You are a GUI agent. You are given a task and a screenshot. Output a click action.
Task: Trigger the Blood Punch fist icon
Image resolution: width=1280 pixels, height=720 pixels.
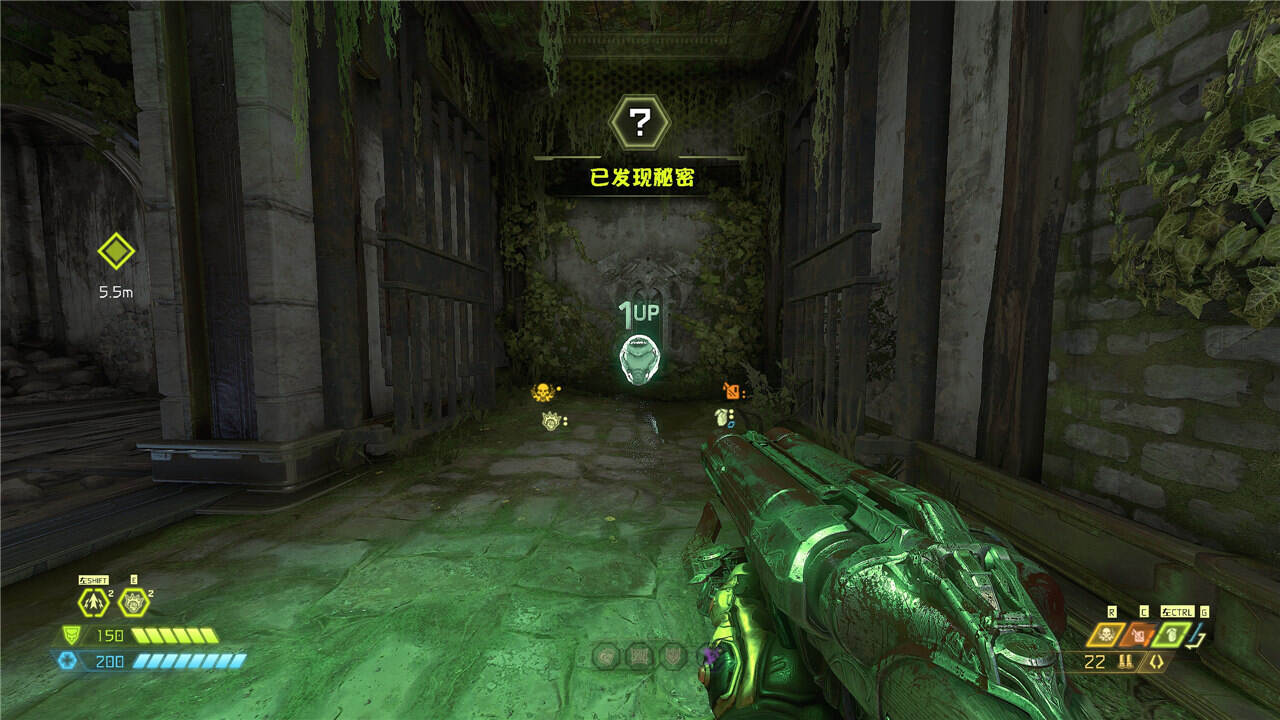click(x=132, y=603)
